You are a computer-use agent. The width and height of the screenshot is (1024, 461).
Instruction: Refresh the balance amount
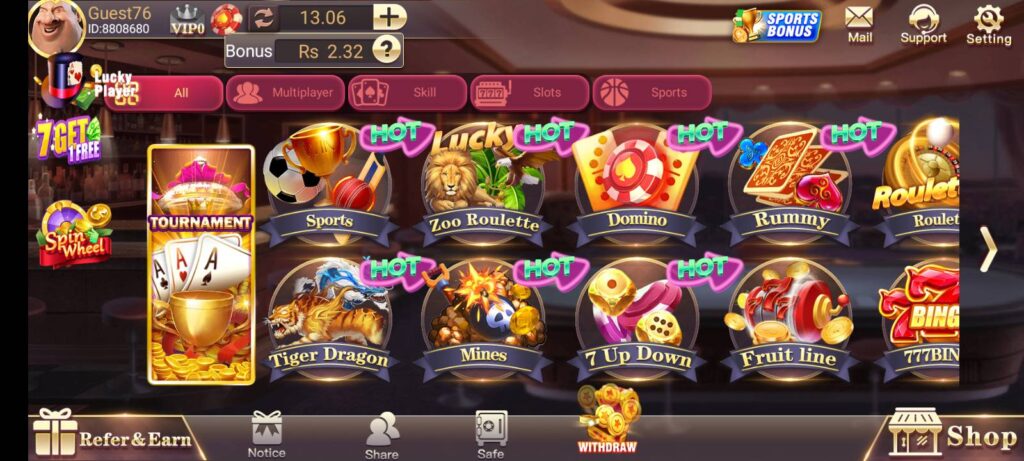(x=263, y=17)
